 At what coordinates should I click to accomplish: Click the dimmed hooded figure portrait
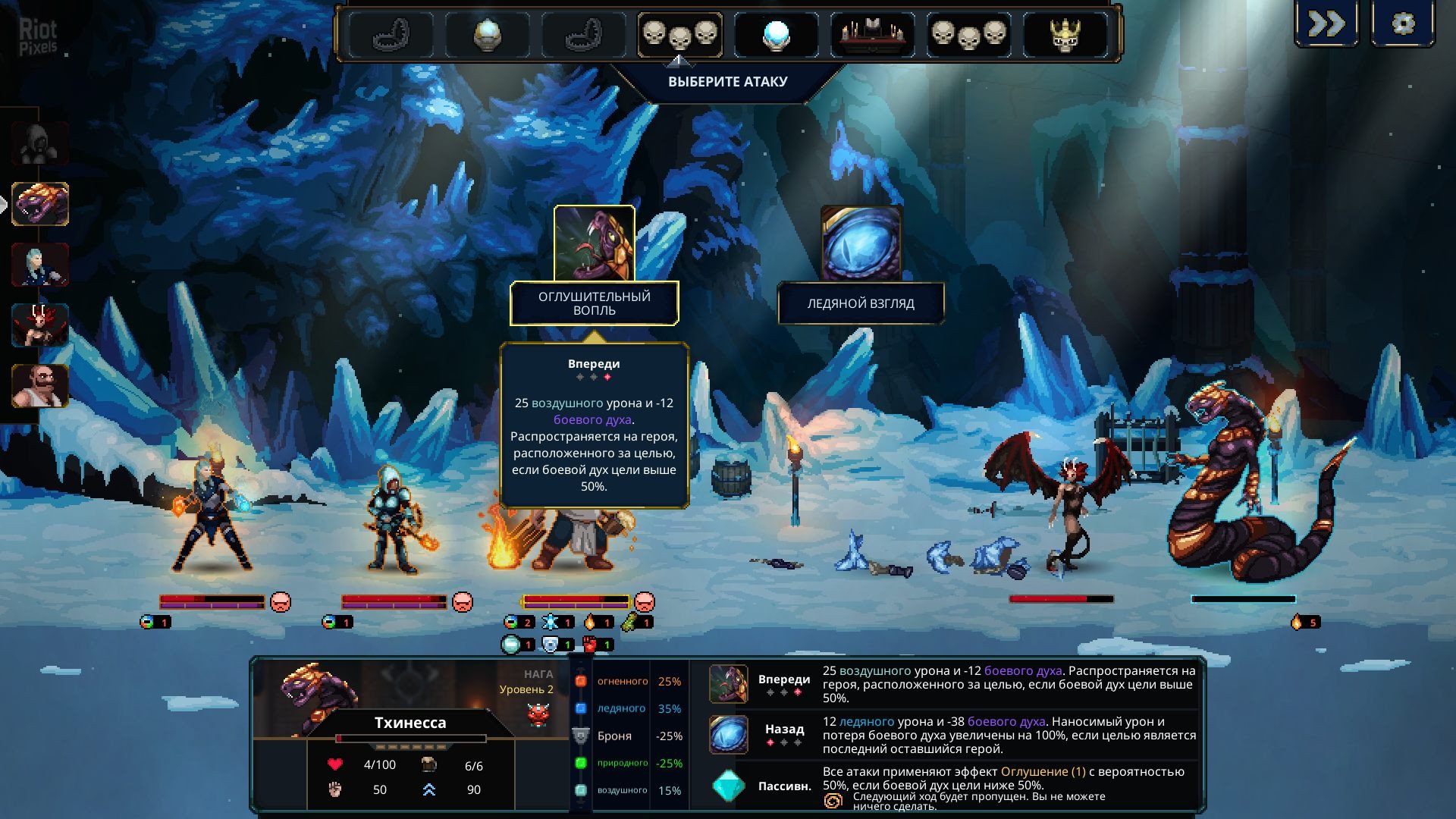click(40, 143)
